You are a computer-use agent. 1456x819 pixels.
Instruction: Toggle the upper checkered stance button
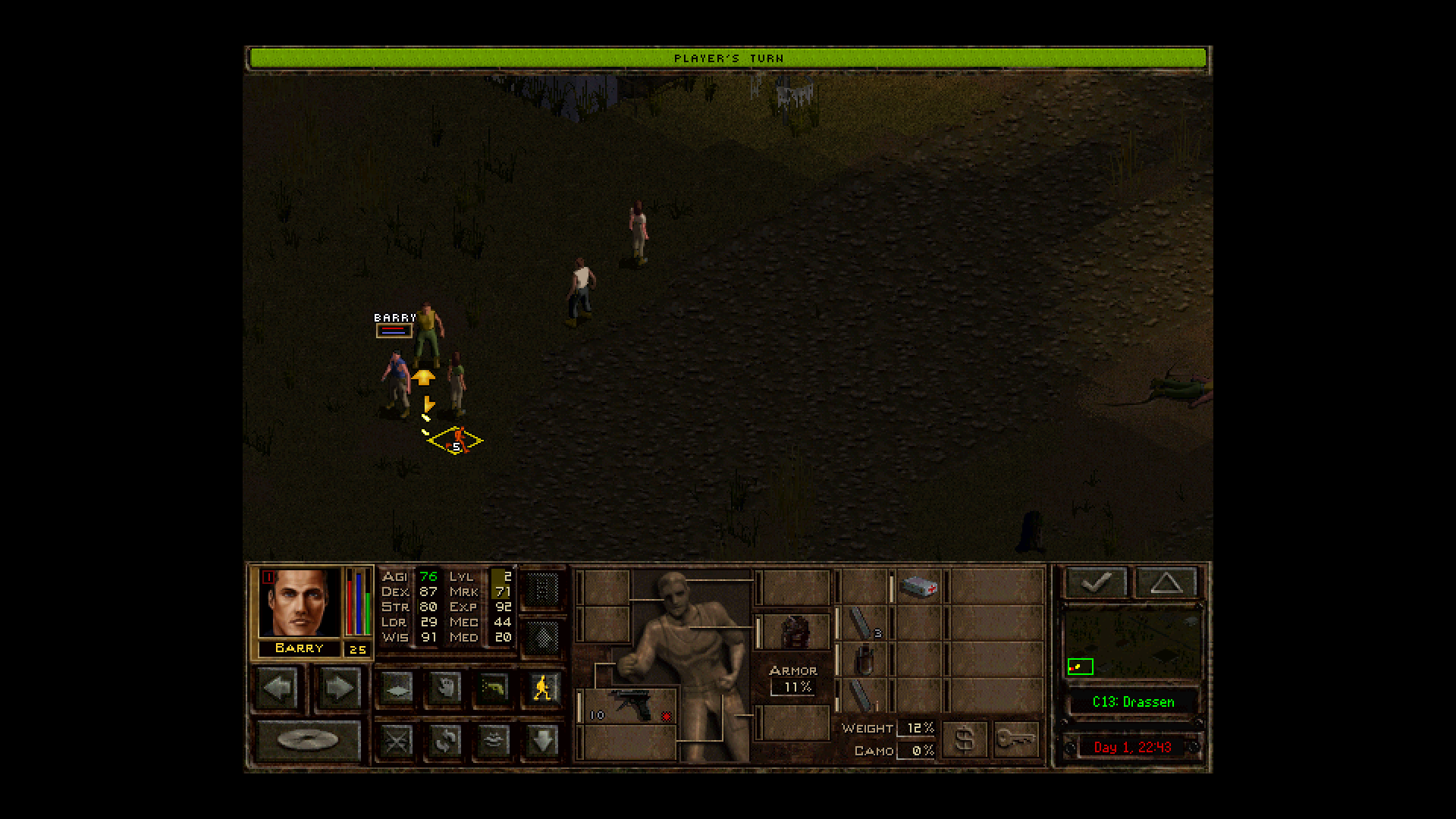click(x=543, y=590)
